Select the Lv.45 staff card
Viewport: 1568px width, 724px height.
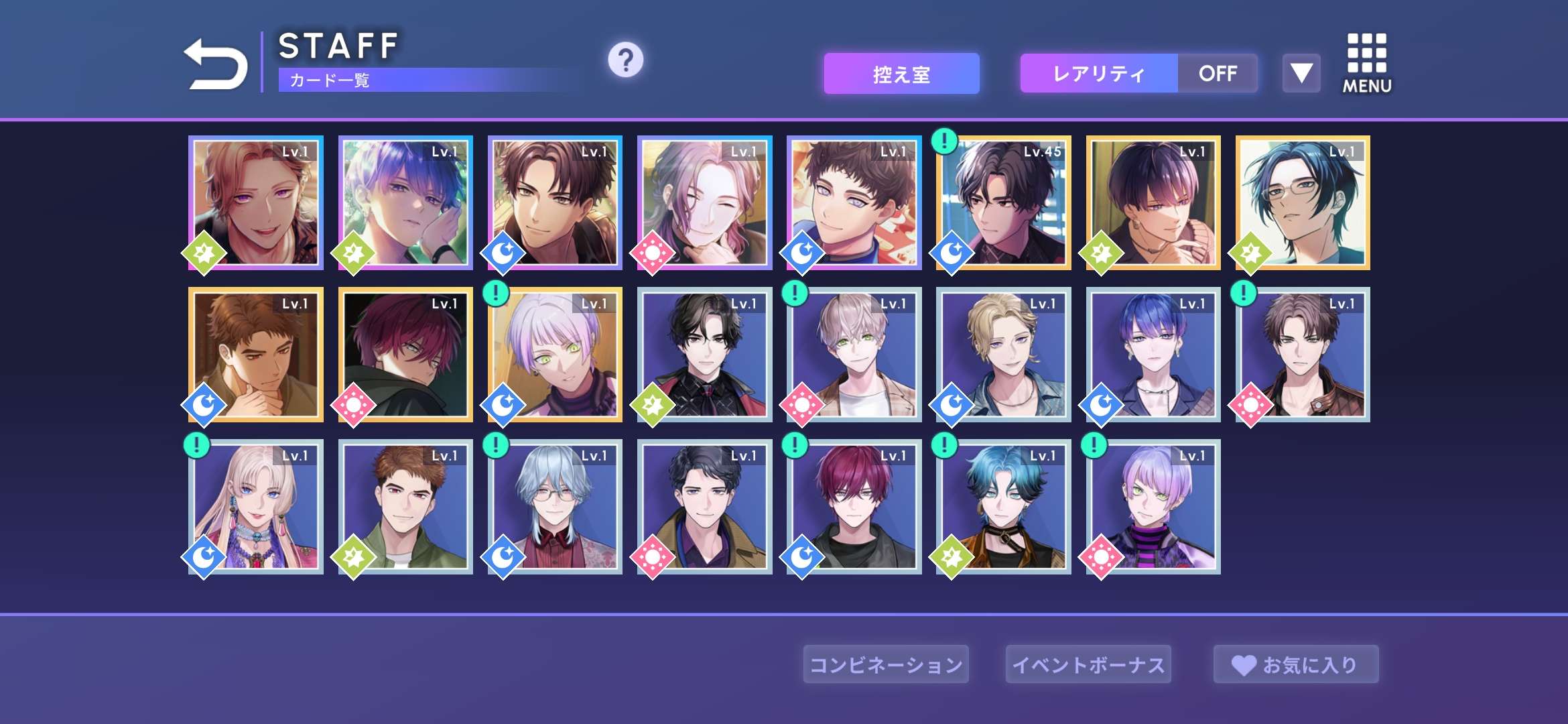(x=1004, y=203)
